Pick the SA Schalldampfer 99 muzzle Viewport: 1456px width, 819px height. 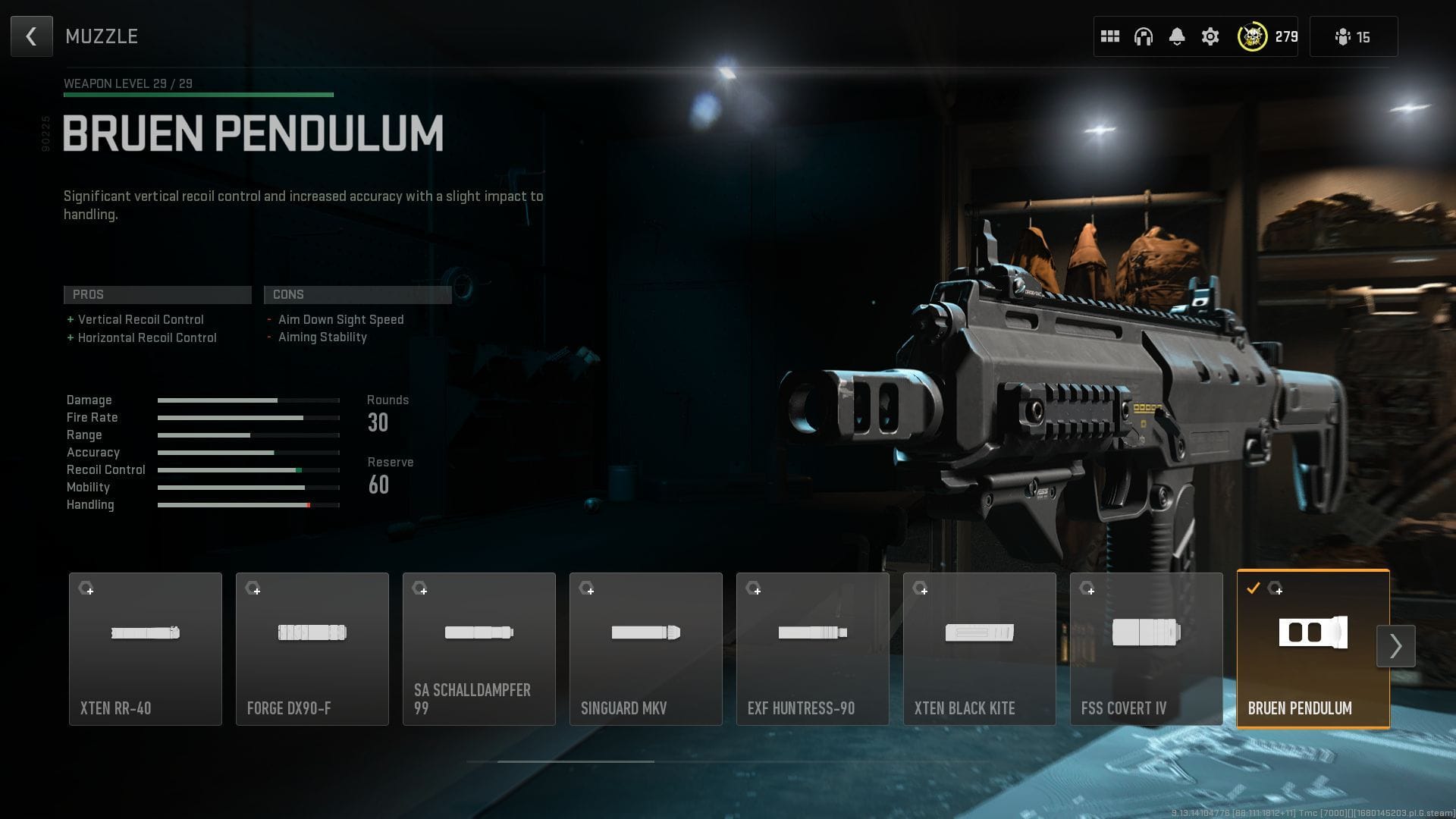pyautogui.click(x=479, y=649)
